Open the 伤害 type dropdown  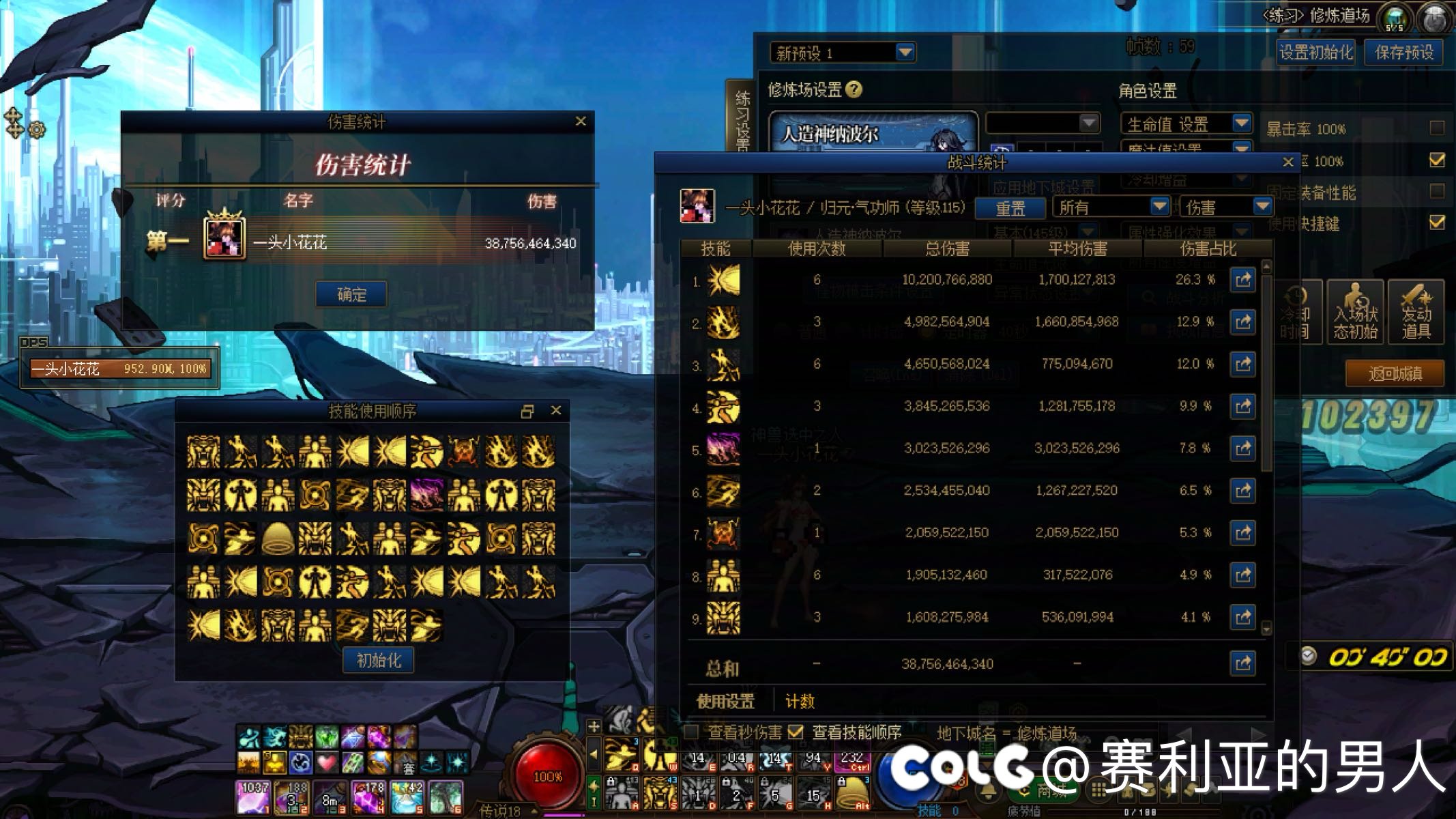coord(1262,206)
